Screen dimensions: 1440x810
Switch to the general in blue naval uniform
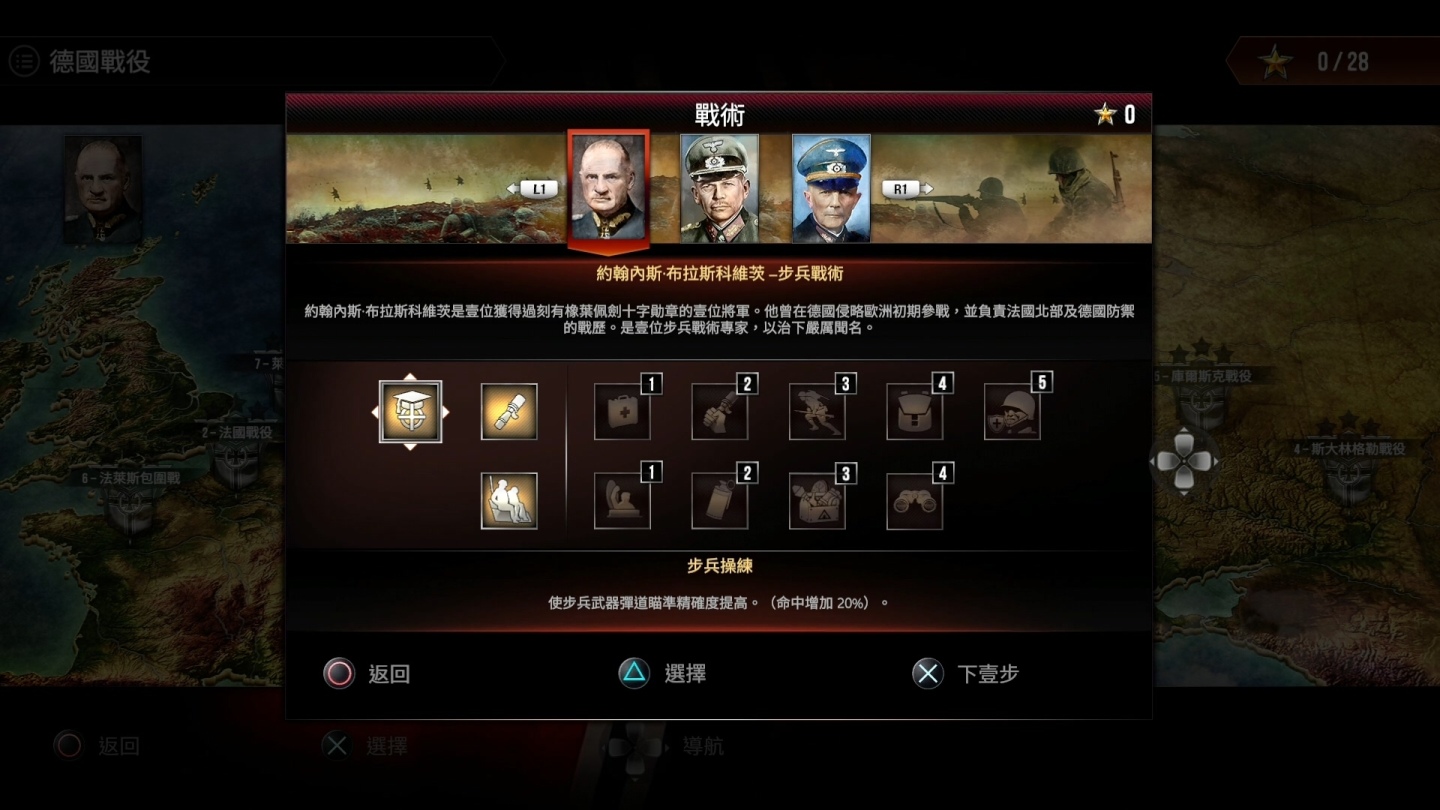[830, 188]
